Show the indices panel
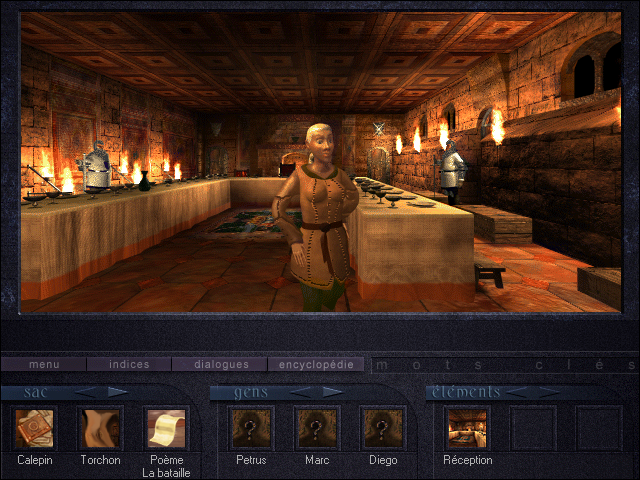Screen dimensions: 640x480 pos(129,365)
